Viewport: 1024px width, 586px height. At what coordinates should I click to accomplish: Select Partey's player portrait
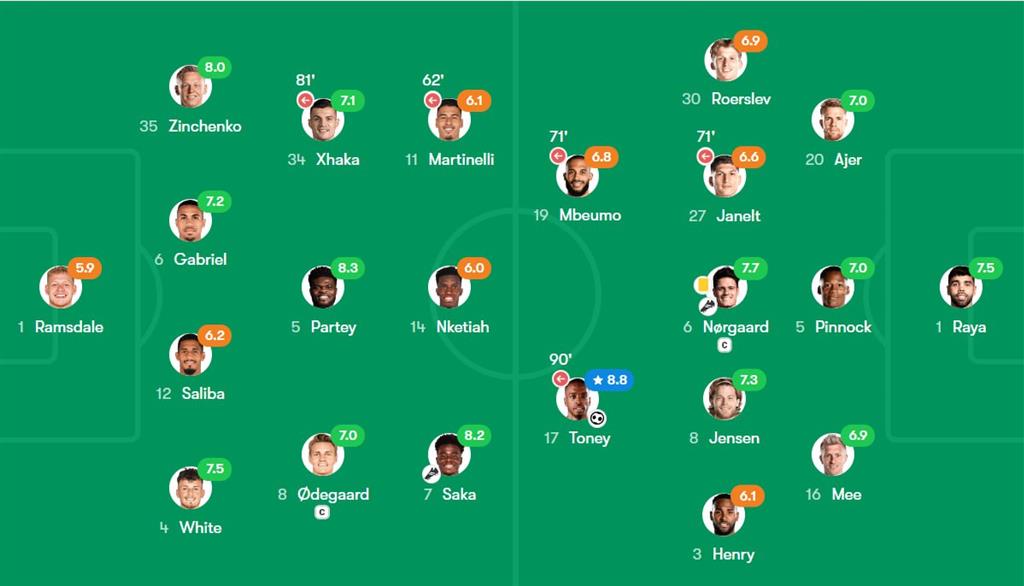tap(323, 287)
